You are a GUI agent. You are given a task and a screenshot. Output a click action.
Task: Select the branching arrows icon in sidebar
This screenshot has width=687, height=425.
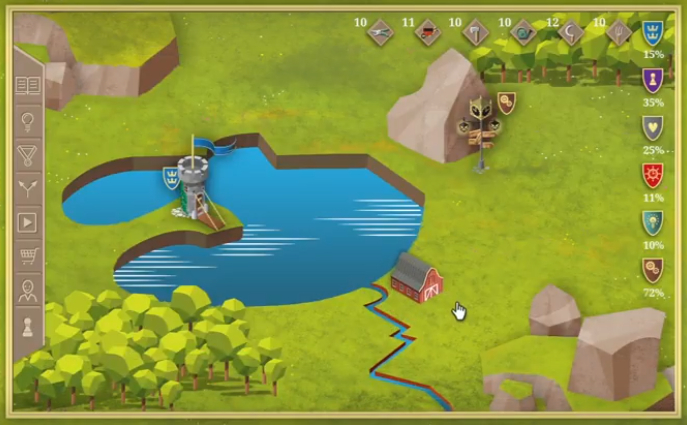28,188
